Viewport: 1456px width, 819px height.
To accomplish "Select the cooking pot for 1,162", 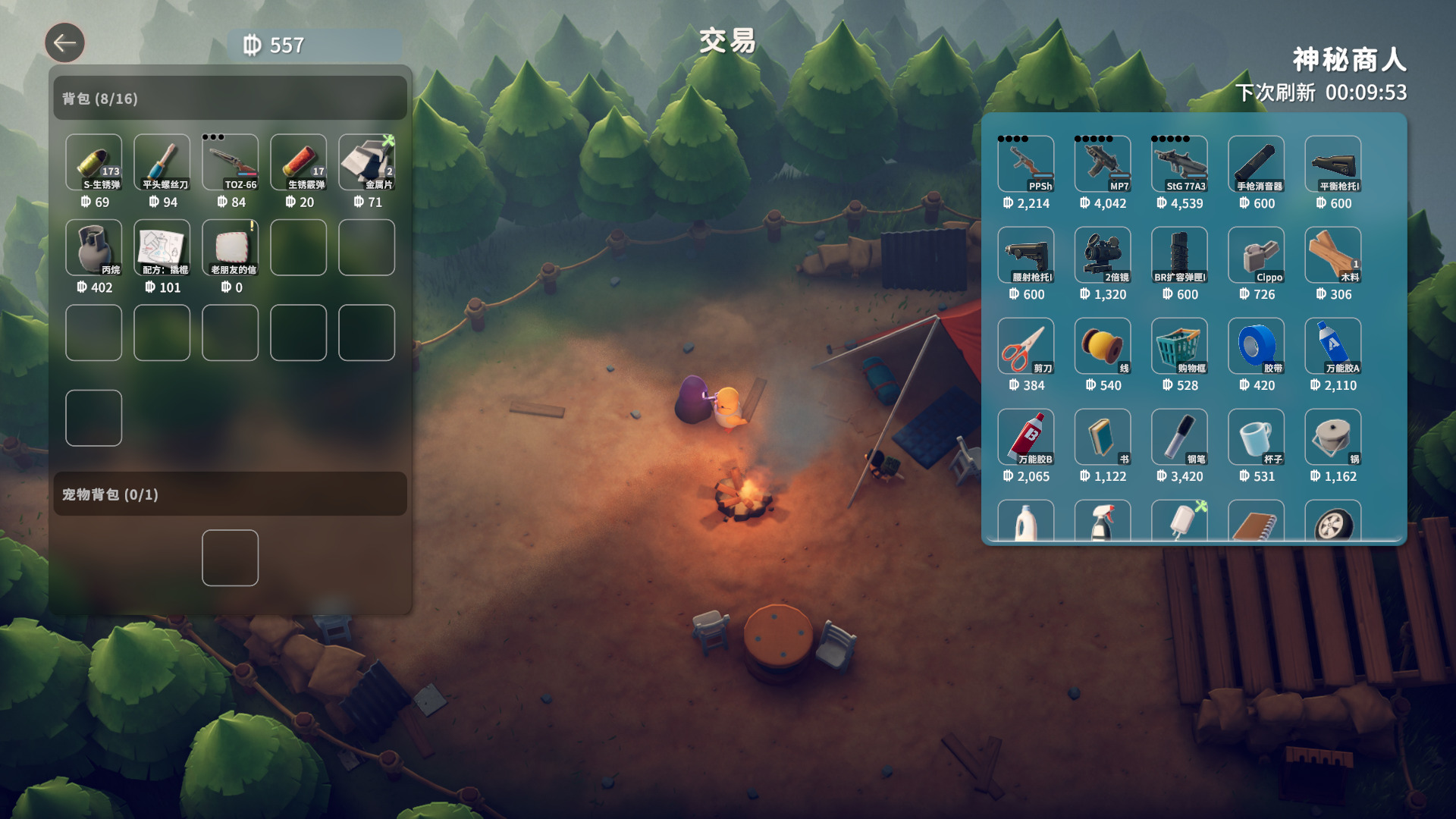I will (x=1332, y=437).
